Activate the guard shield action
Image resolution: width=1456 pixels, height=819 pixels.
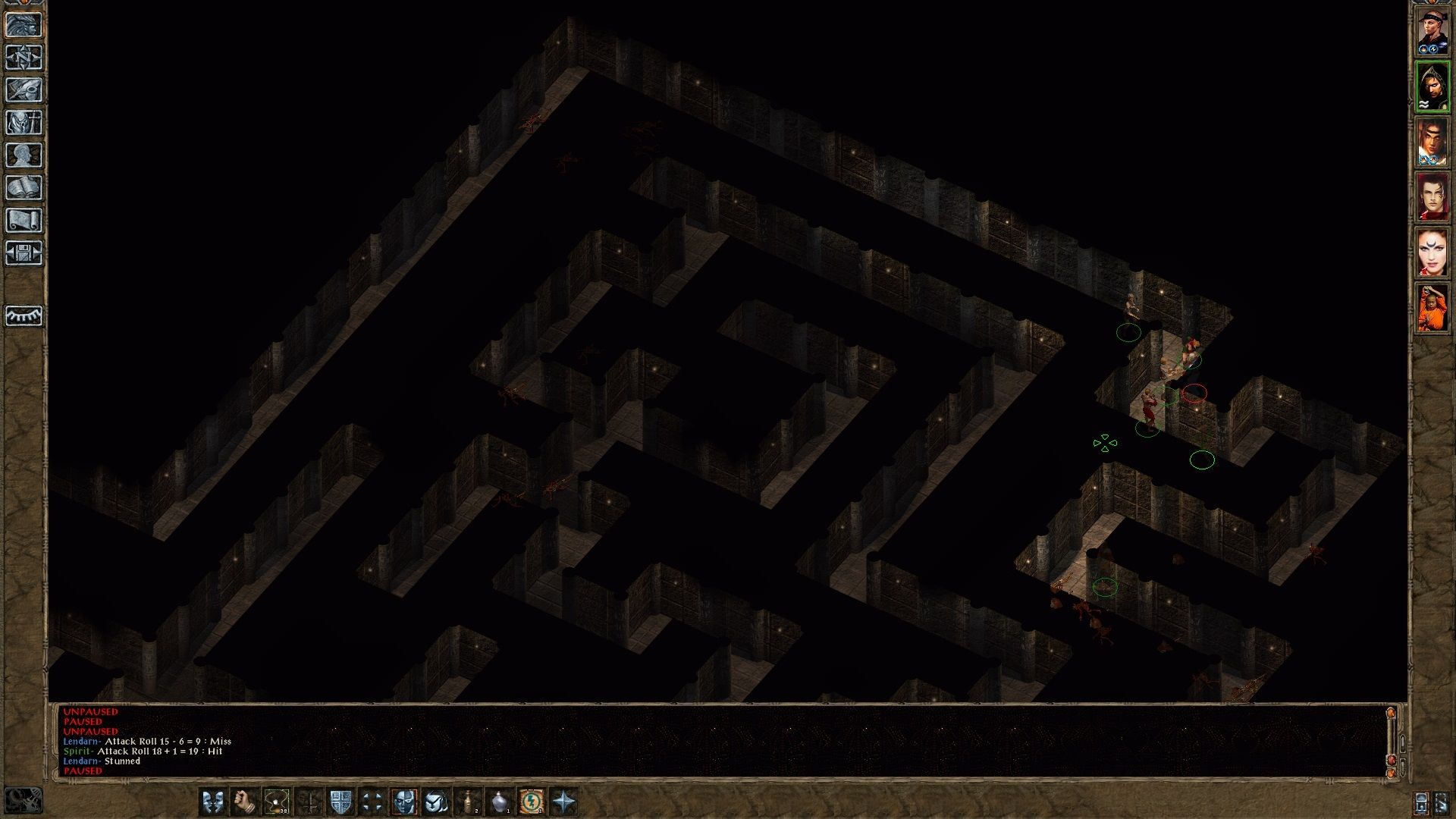tap(340, 802)
